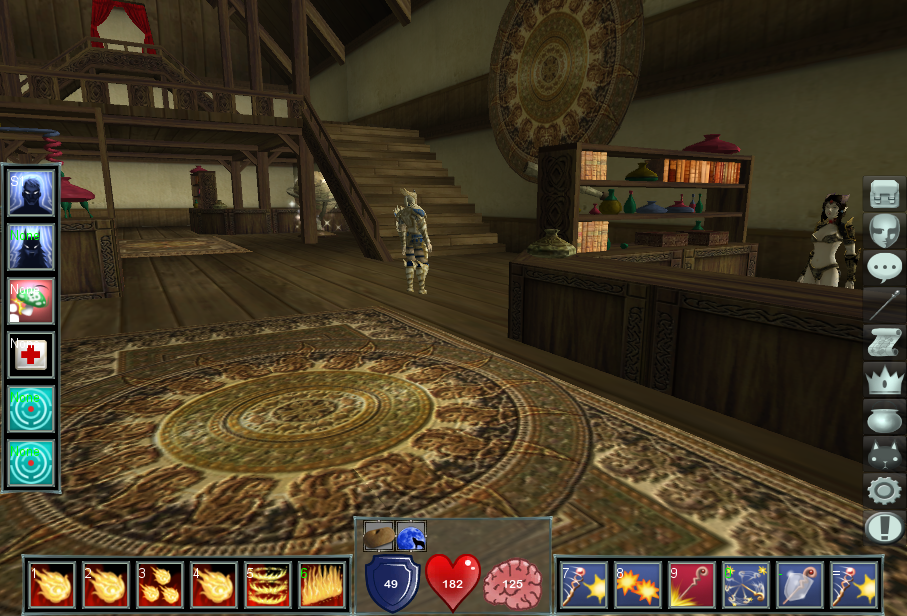This screenshot has height=616, width=907.
Task: Click the hooded figure stance icon
Action: (31, 193)
